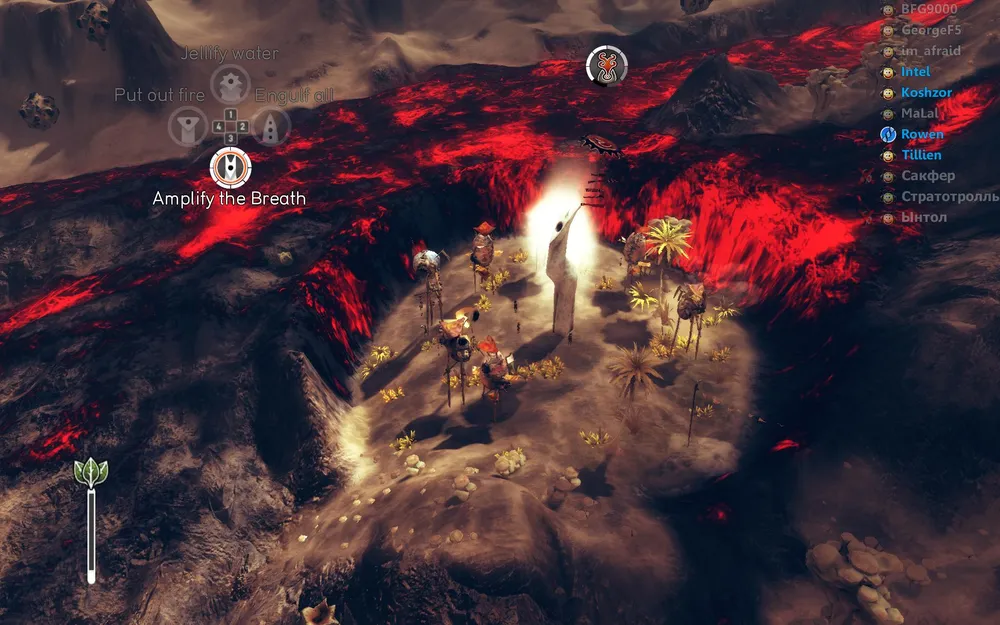Choose the Put out fire power
1000x625 pixels.
tap(187, 126)
